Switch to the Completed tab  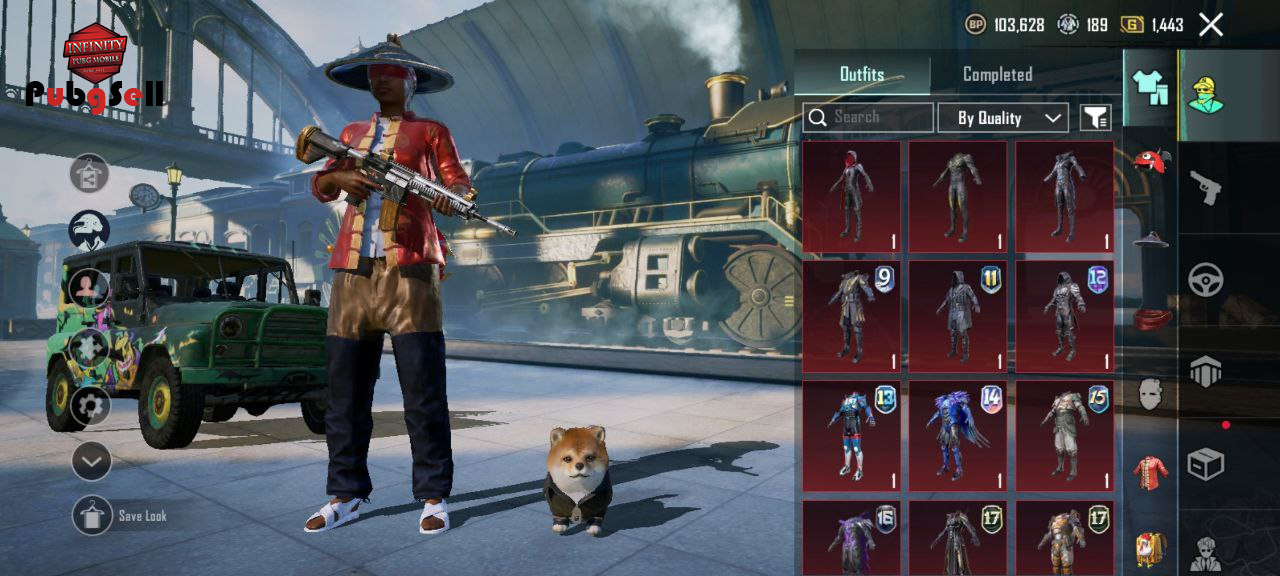pyautogui.click(x=997, y=74)
